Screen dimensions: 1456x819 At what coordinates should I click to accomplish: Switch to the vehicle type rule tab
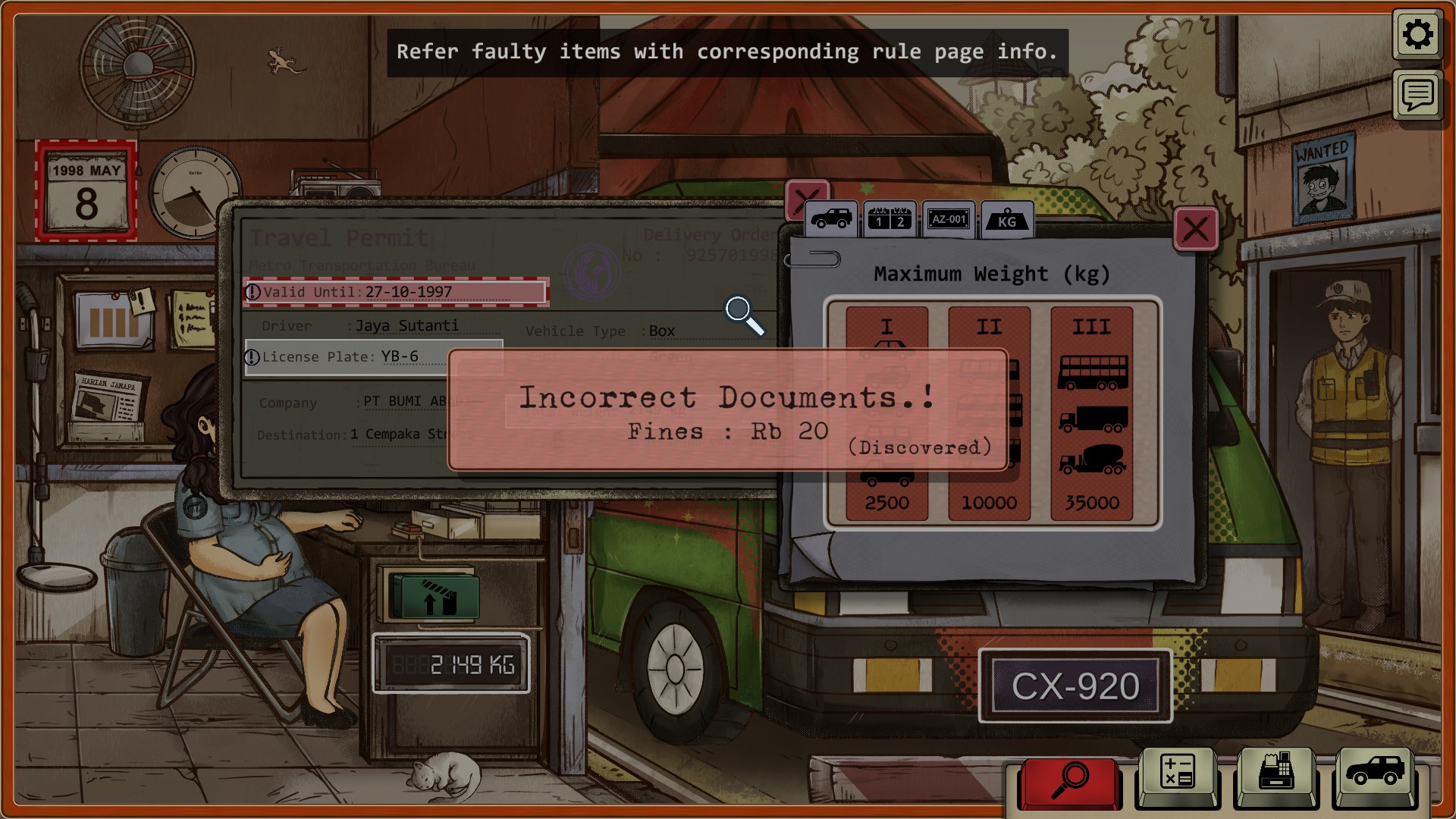point(832,220)
